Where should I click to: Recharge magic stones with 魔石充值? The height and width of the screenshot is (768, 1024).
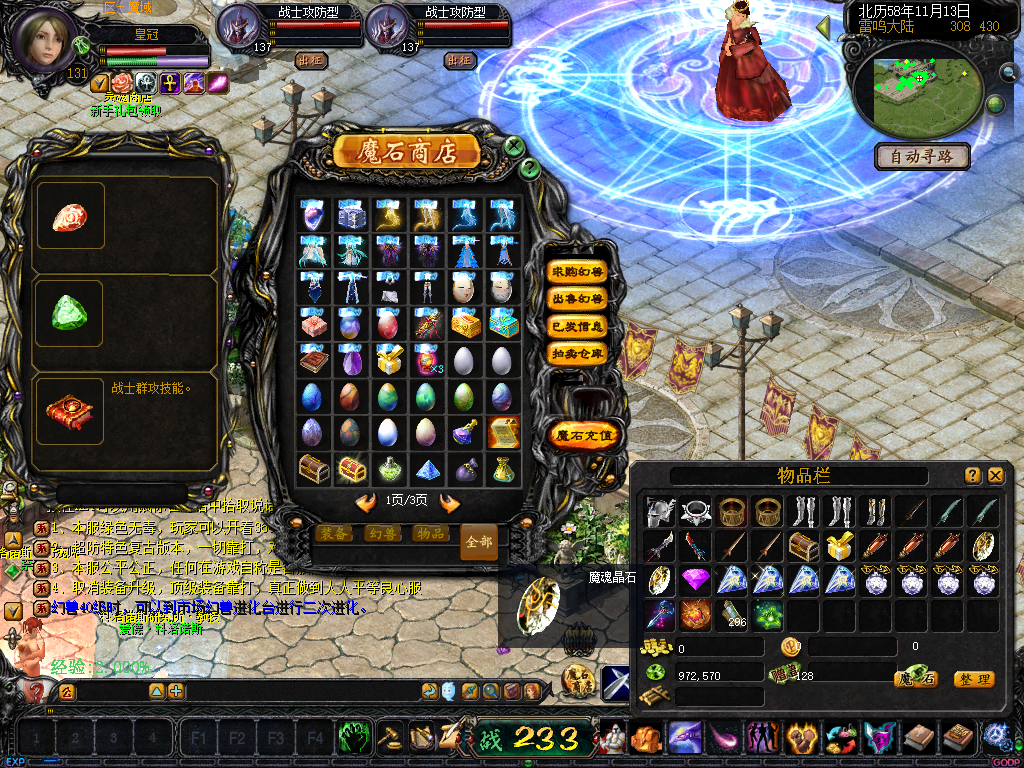coord(585,436)
